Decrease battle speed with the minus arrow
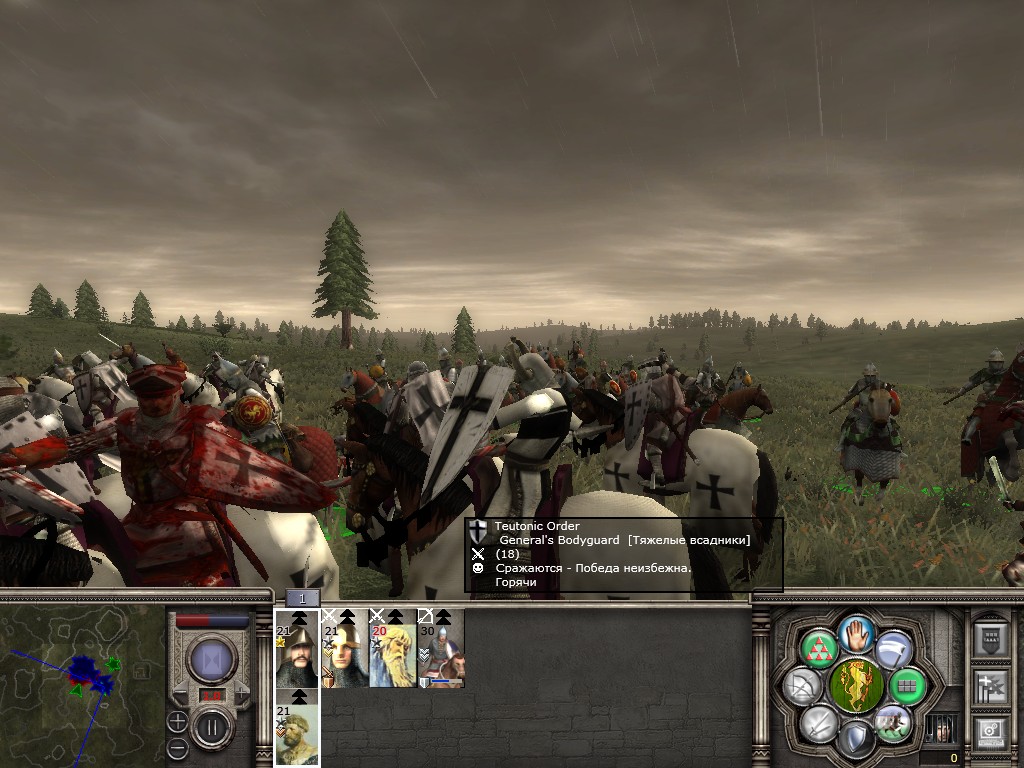This screenshot has height=768, width=1024. point(182,692)
